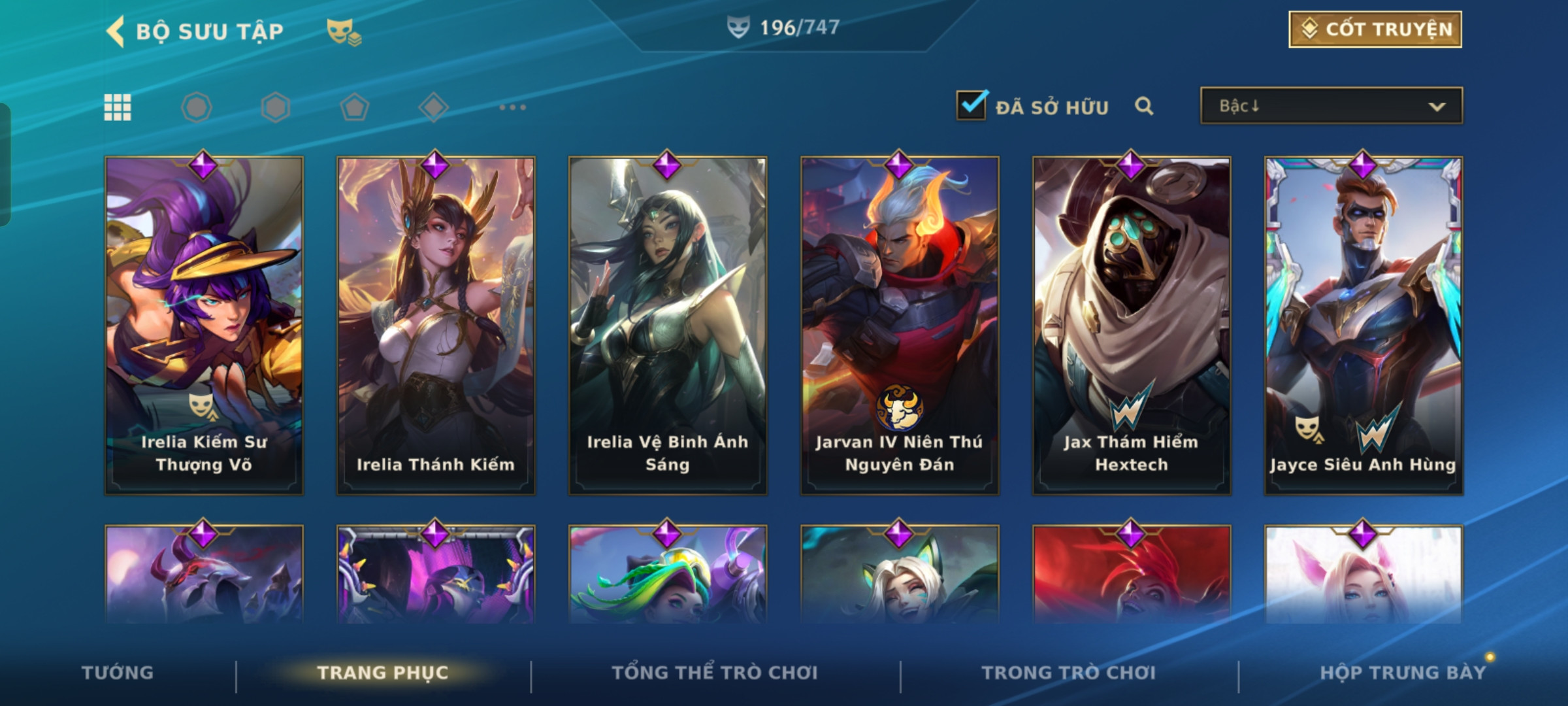Open the skin search magnifier
The image size is (1568, 706).
coord(1144,106)
